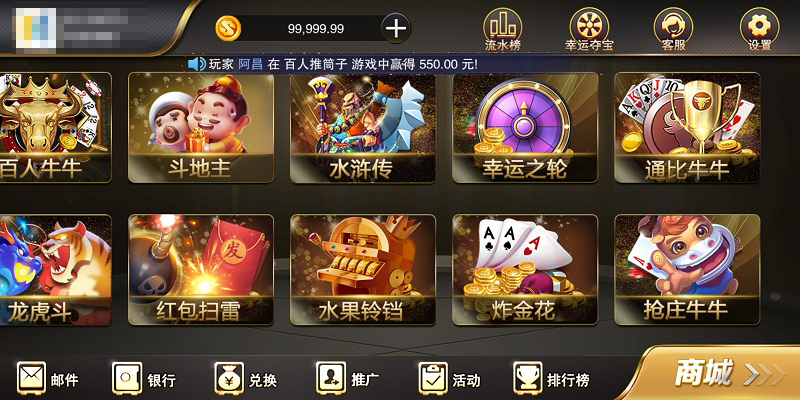
Task: Open the 兑换 exchange menu
Action: (x=246, y=379)
